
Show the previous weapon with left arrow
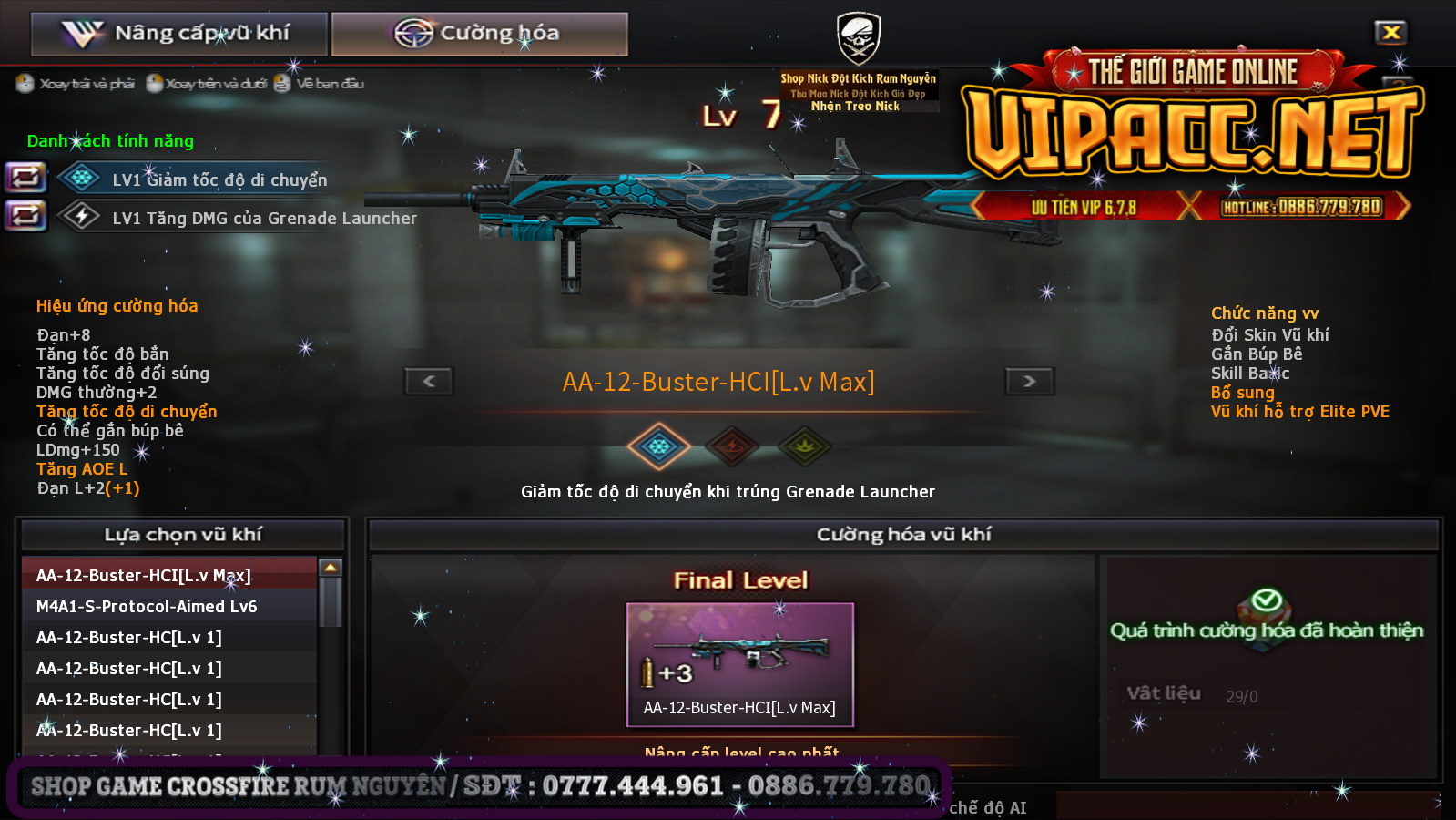[429, 381]
